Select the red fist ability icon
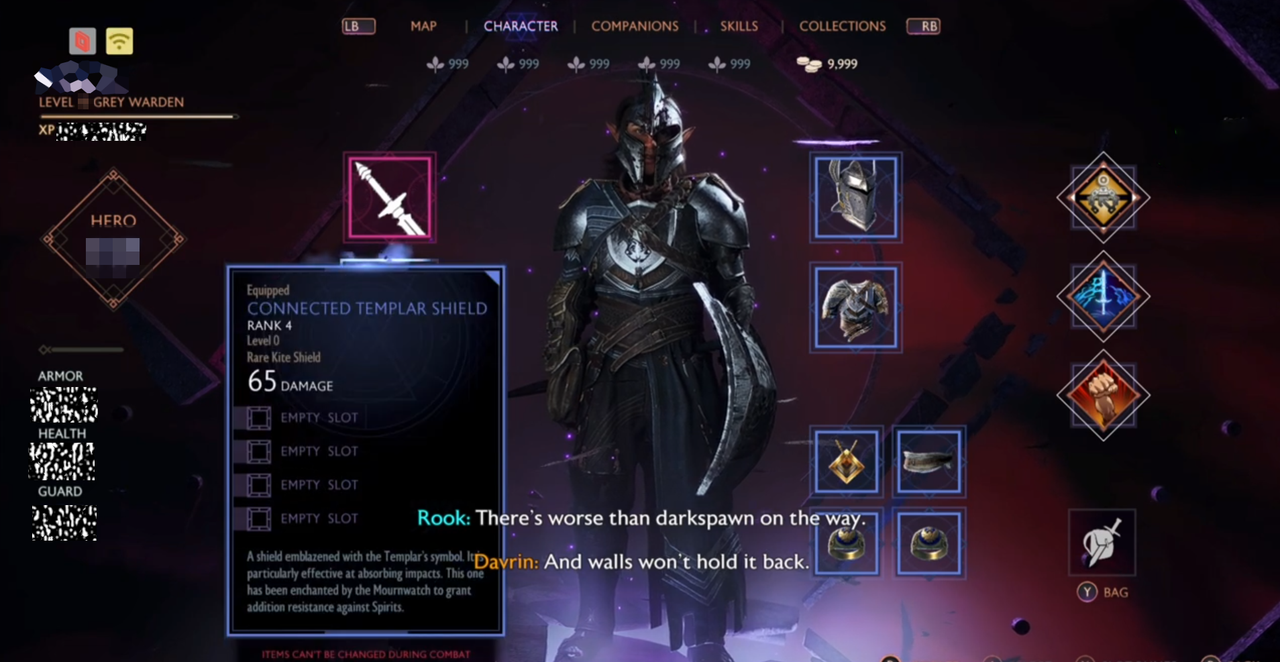The image size is (1280, 662). 1103,395
